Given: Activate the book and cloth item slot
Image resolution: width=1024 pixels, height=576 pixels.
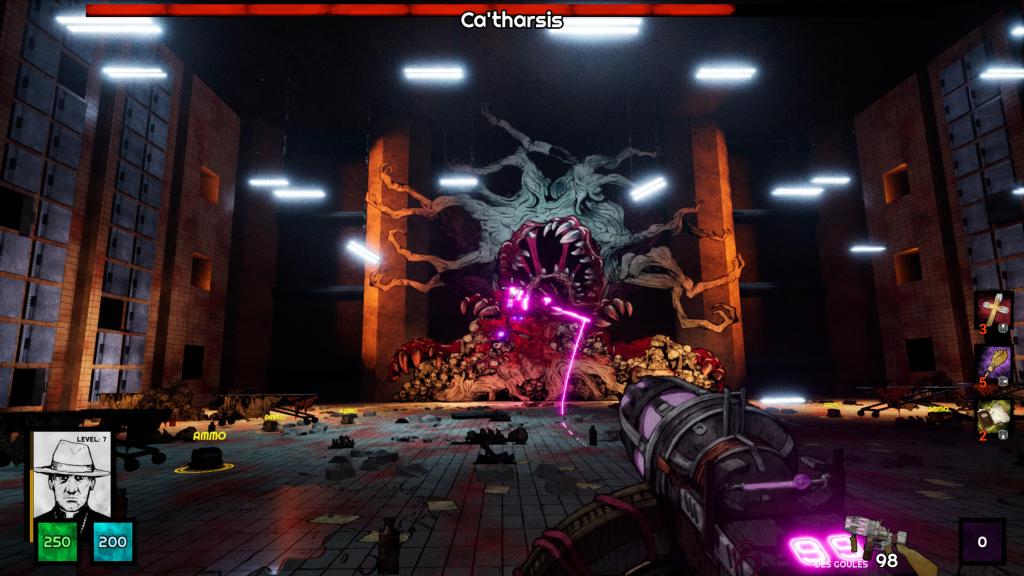Looking at the screenshot, I should tap(994, 416).
